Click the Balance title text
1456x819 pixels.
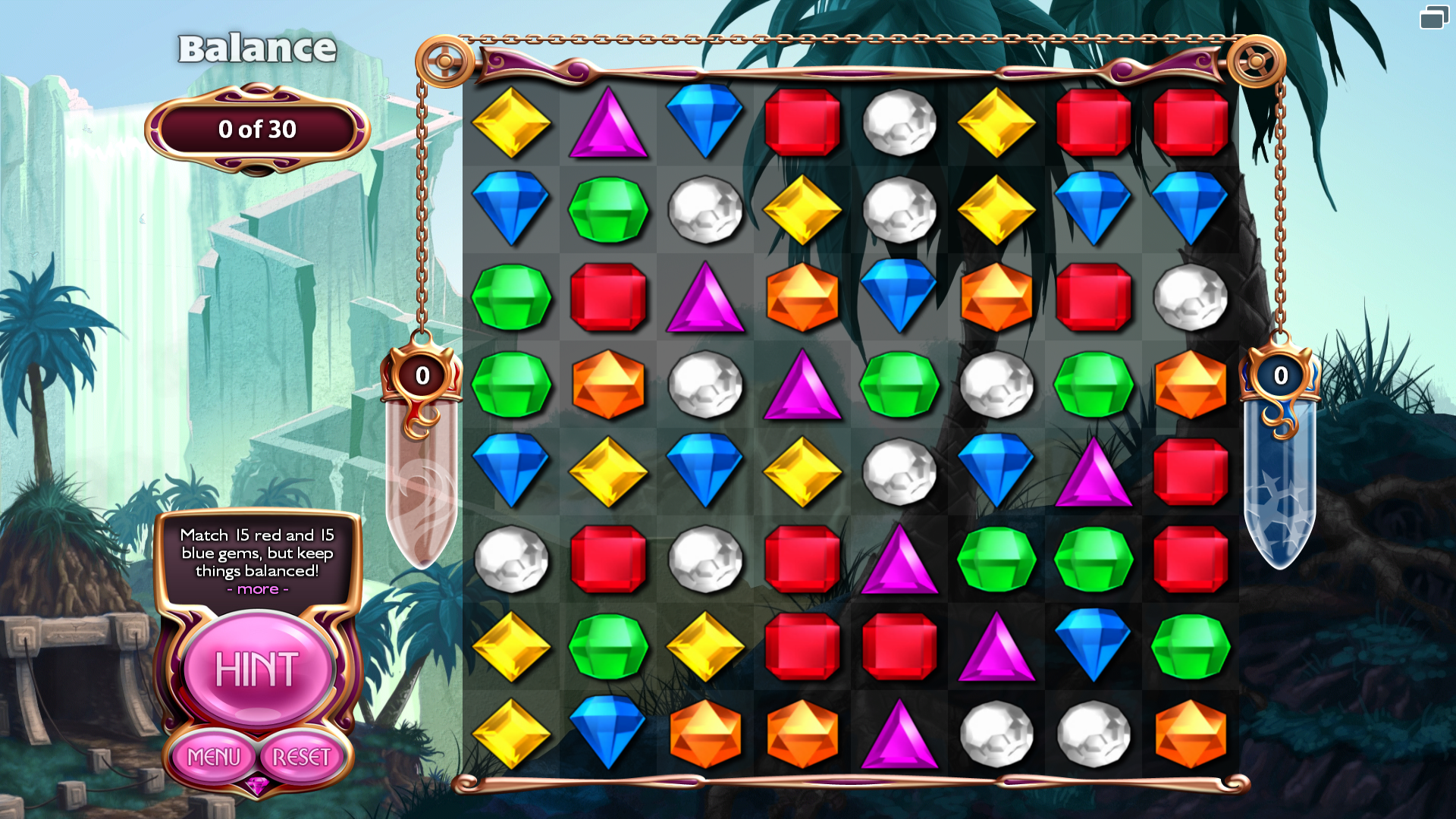[256, 49]
